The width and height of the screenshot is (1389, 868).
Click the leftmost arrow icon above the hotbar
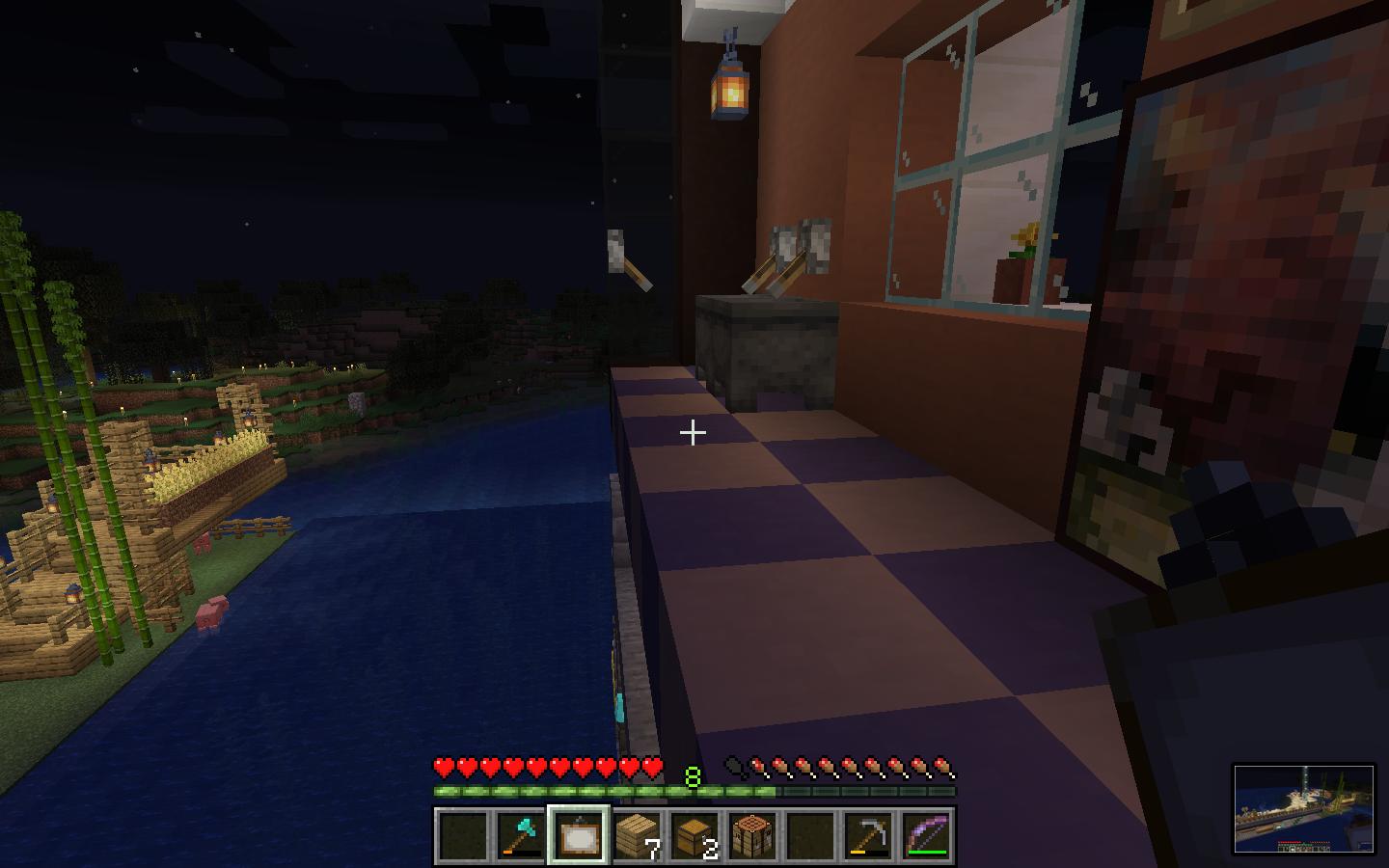(x=736, y=766)
